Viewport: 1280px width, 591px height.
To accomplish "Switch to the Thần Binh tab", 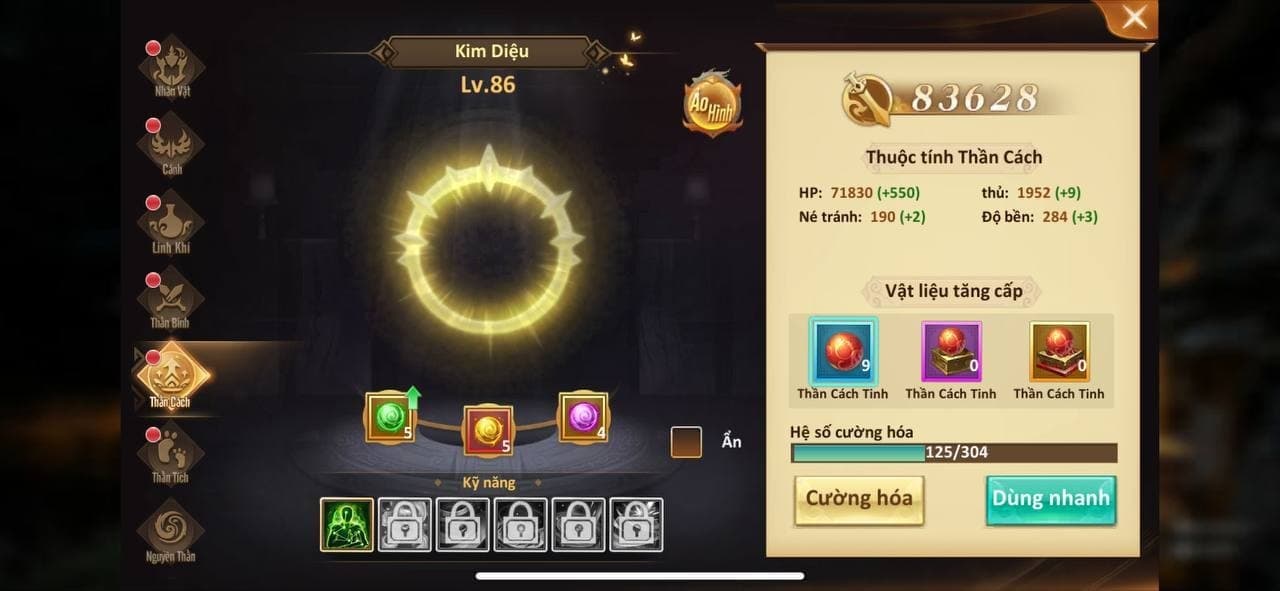I will 171,299.
